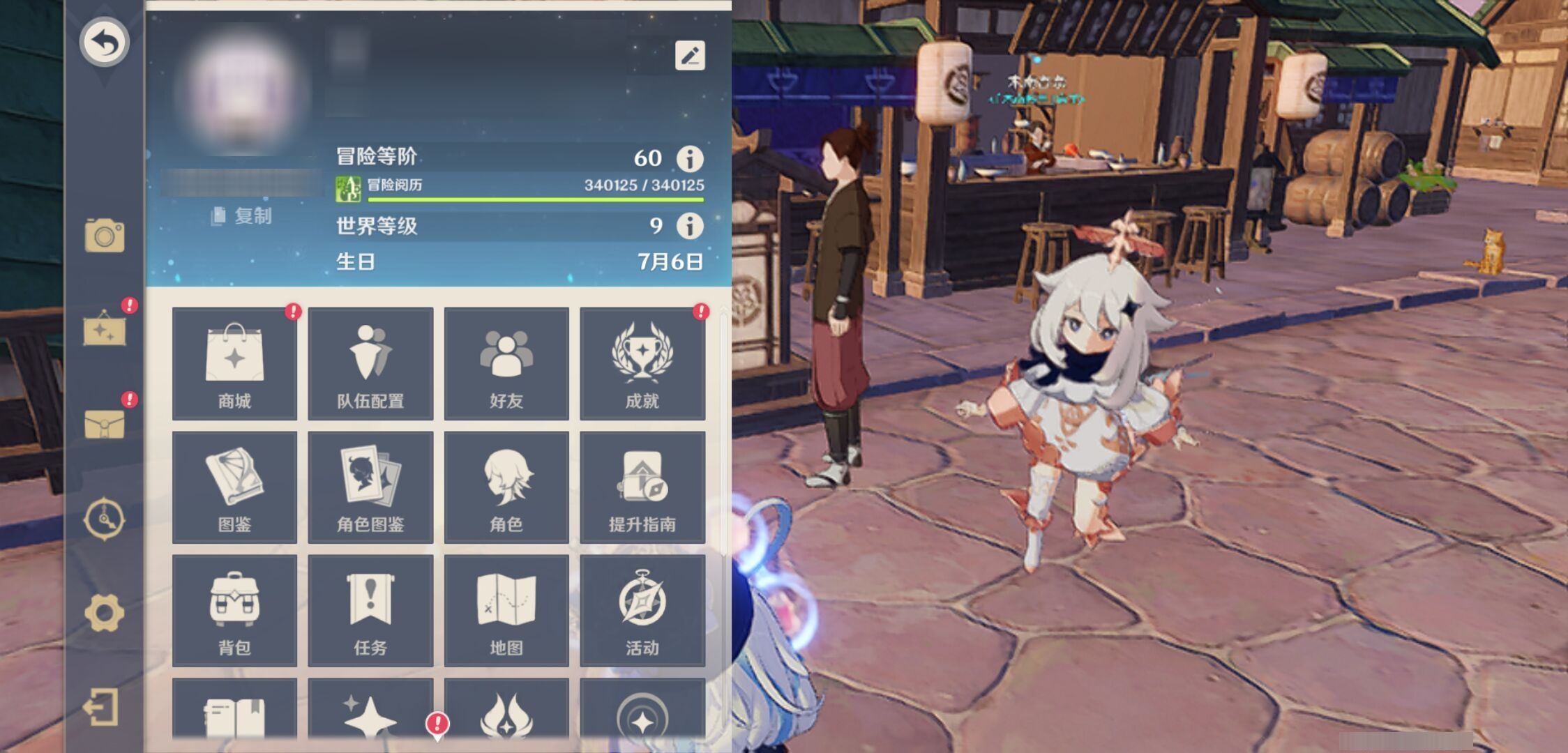The width and height of the screenshot is (1568, 753).
Task: View 成就 achievements
Action: click(642, 363)
